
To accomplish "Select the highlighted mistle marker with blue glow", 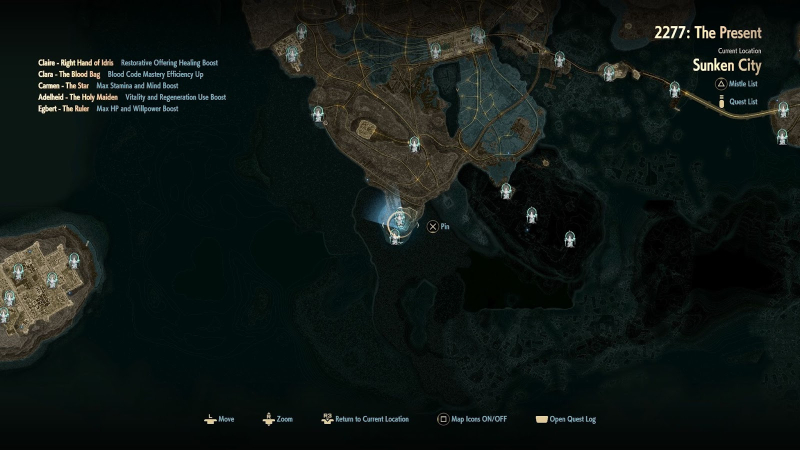I will pos(399,218).
